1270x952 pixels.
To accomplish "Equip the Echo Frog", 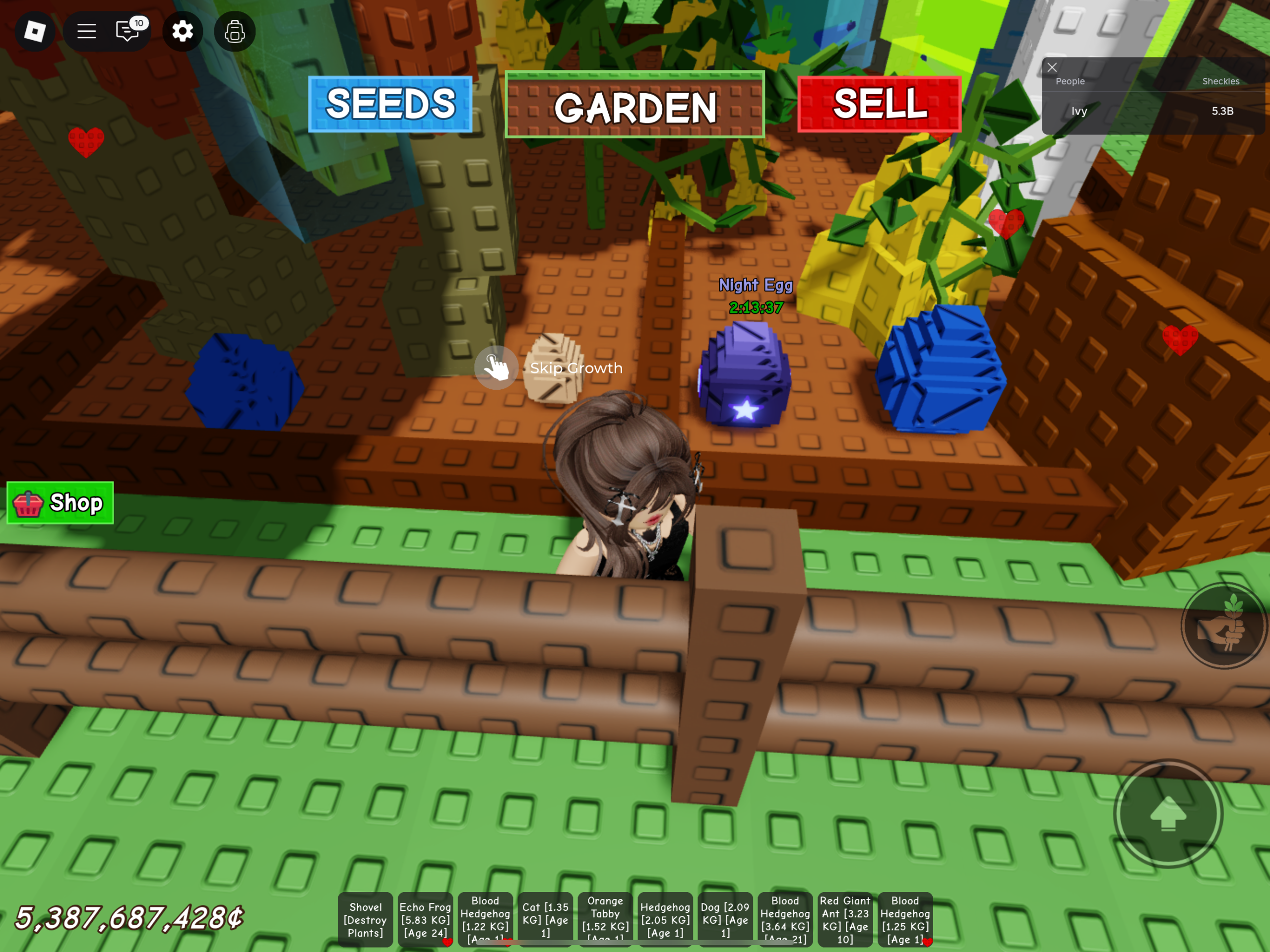I will coord(425,919).
